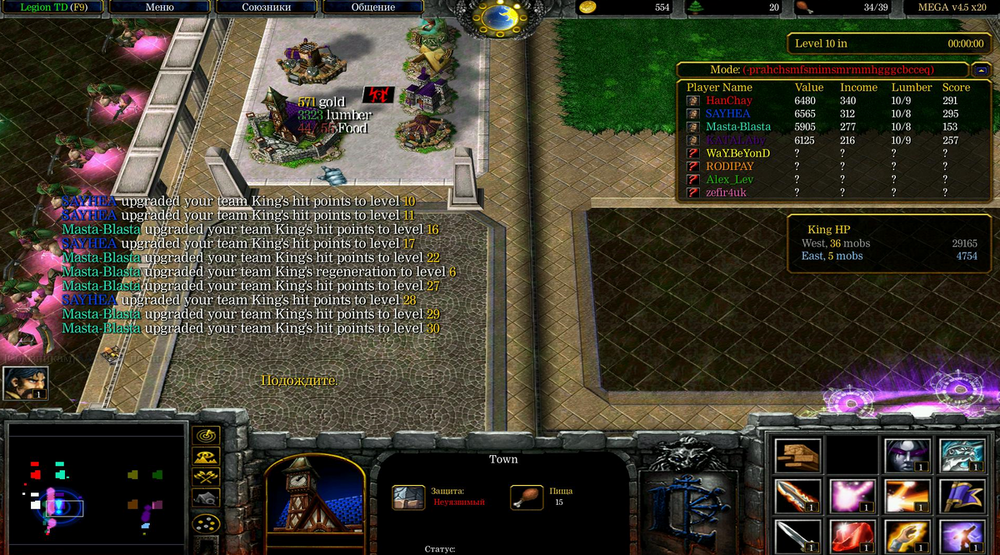Open the Общение chat log menu
The width and height of the screenshot is (1000, 555).
(x=374, y=8)
